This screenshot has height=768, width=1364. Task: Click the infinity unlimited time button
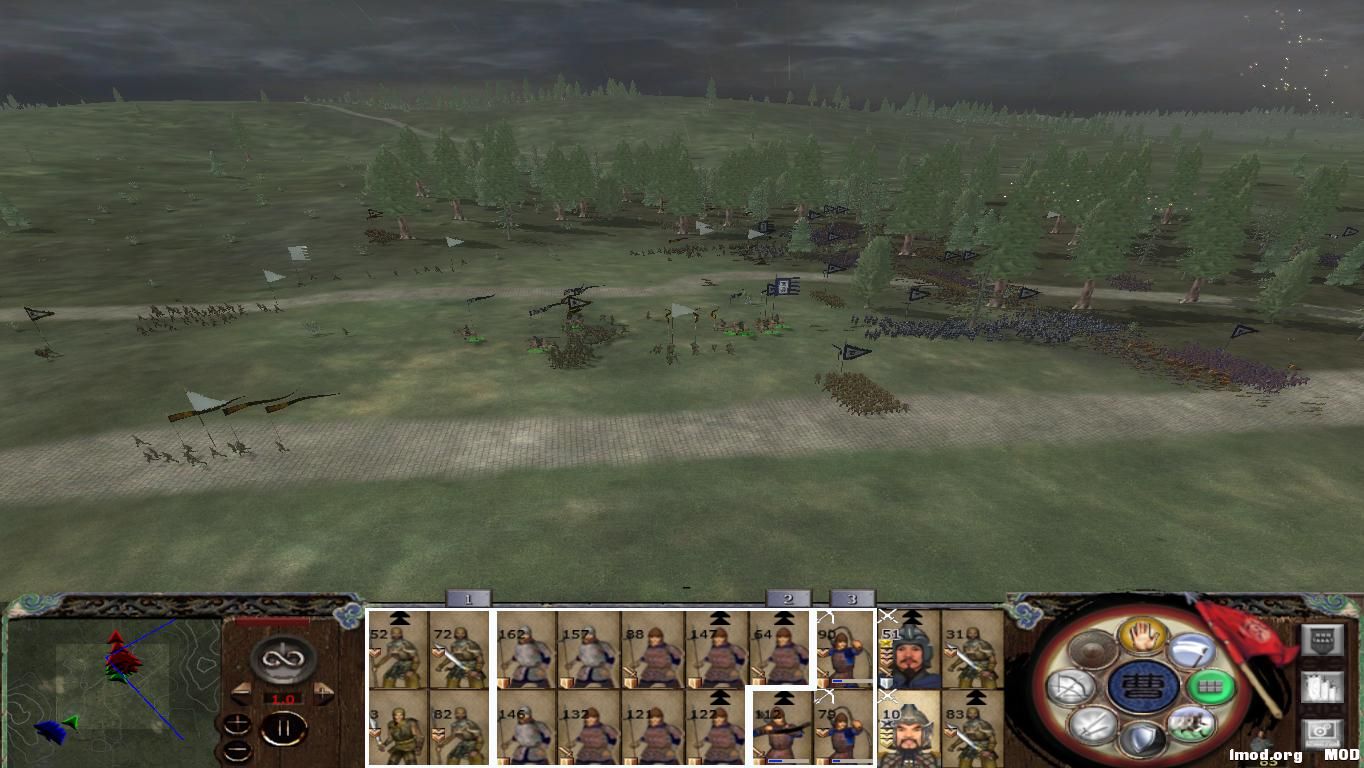283,658
